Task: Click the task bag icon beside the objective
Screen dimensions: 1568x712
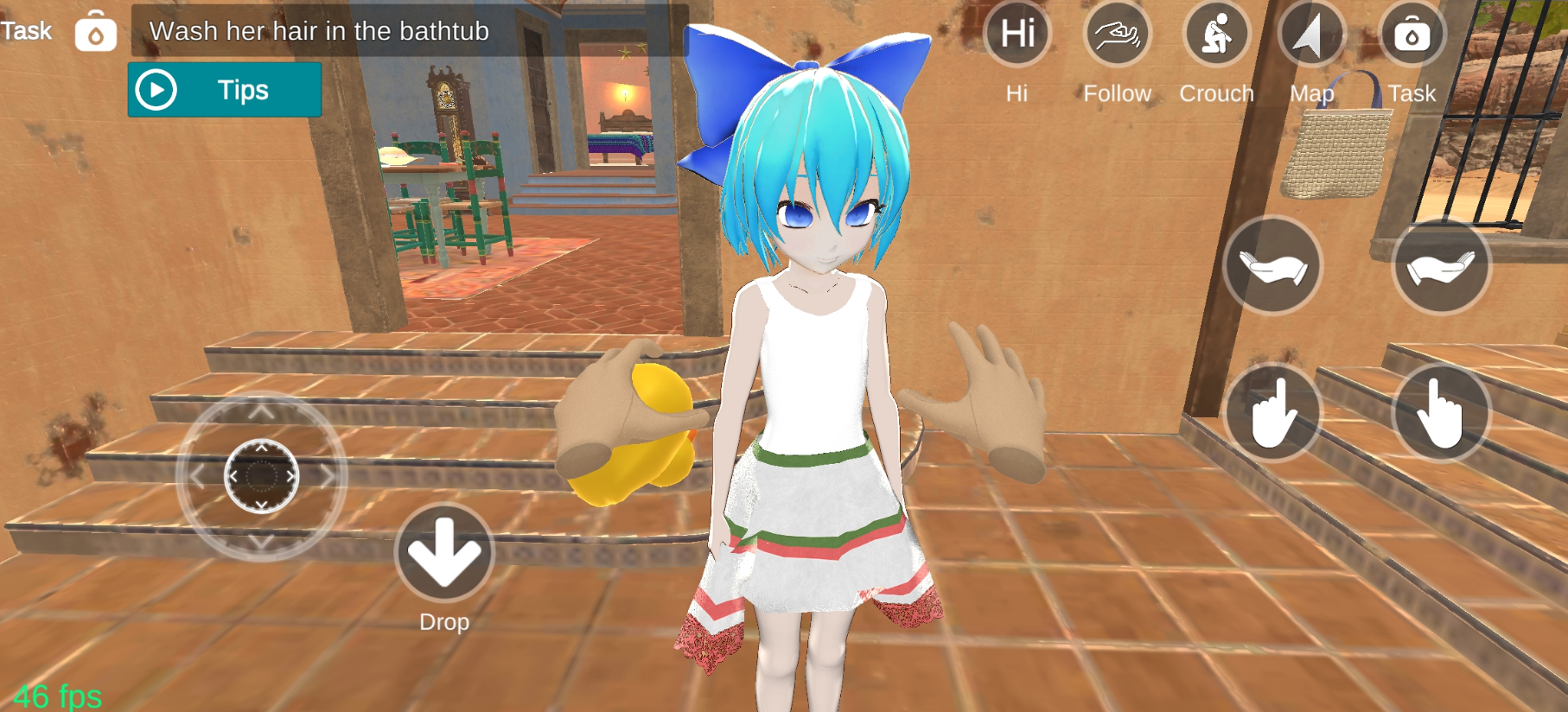Action: click(x=95, y=33)
